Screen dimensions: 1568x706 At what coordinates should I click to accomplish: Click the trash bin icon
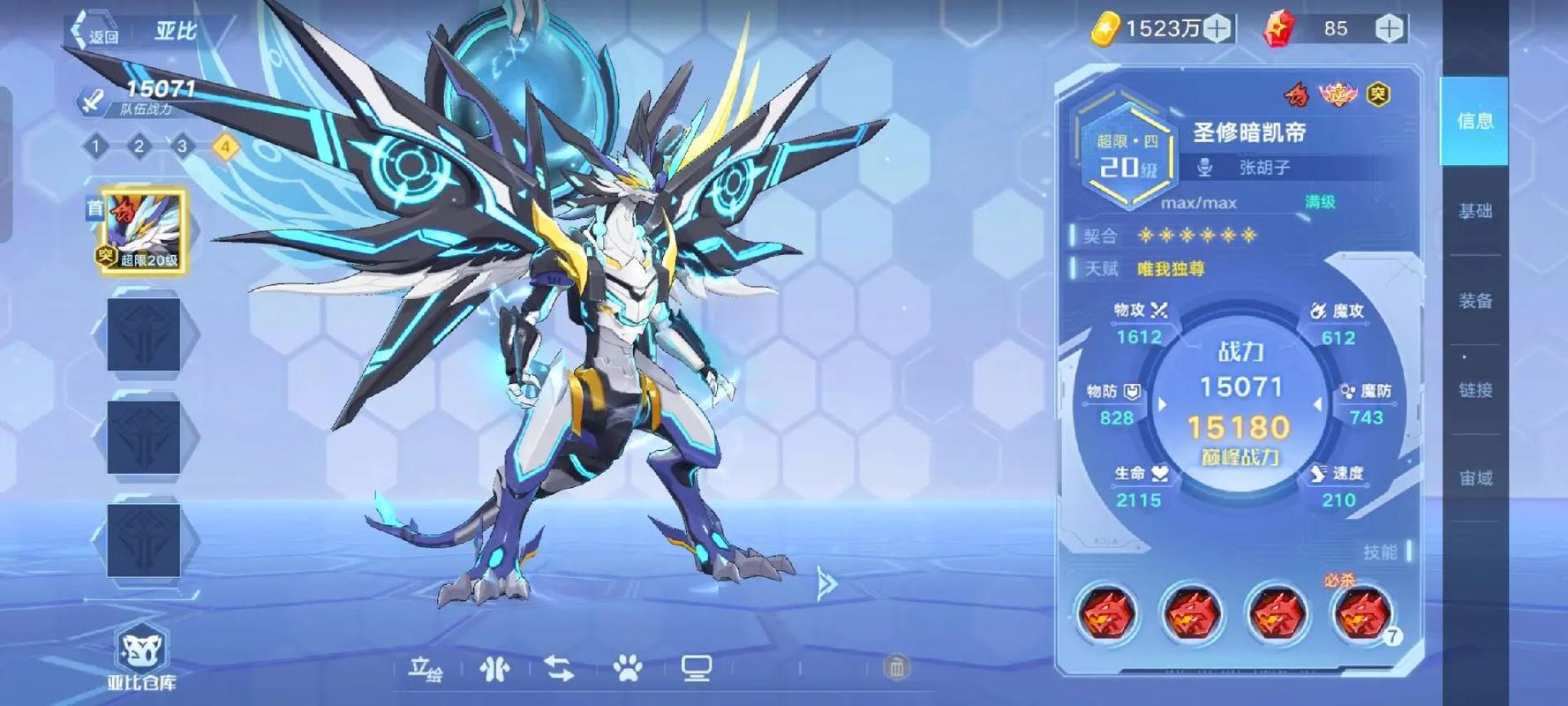pyautogui.click(x=896, y=668)
